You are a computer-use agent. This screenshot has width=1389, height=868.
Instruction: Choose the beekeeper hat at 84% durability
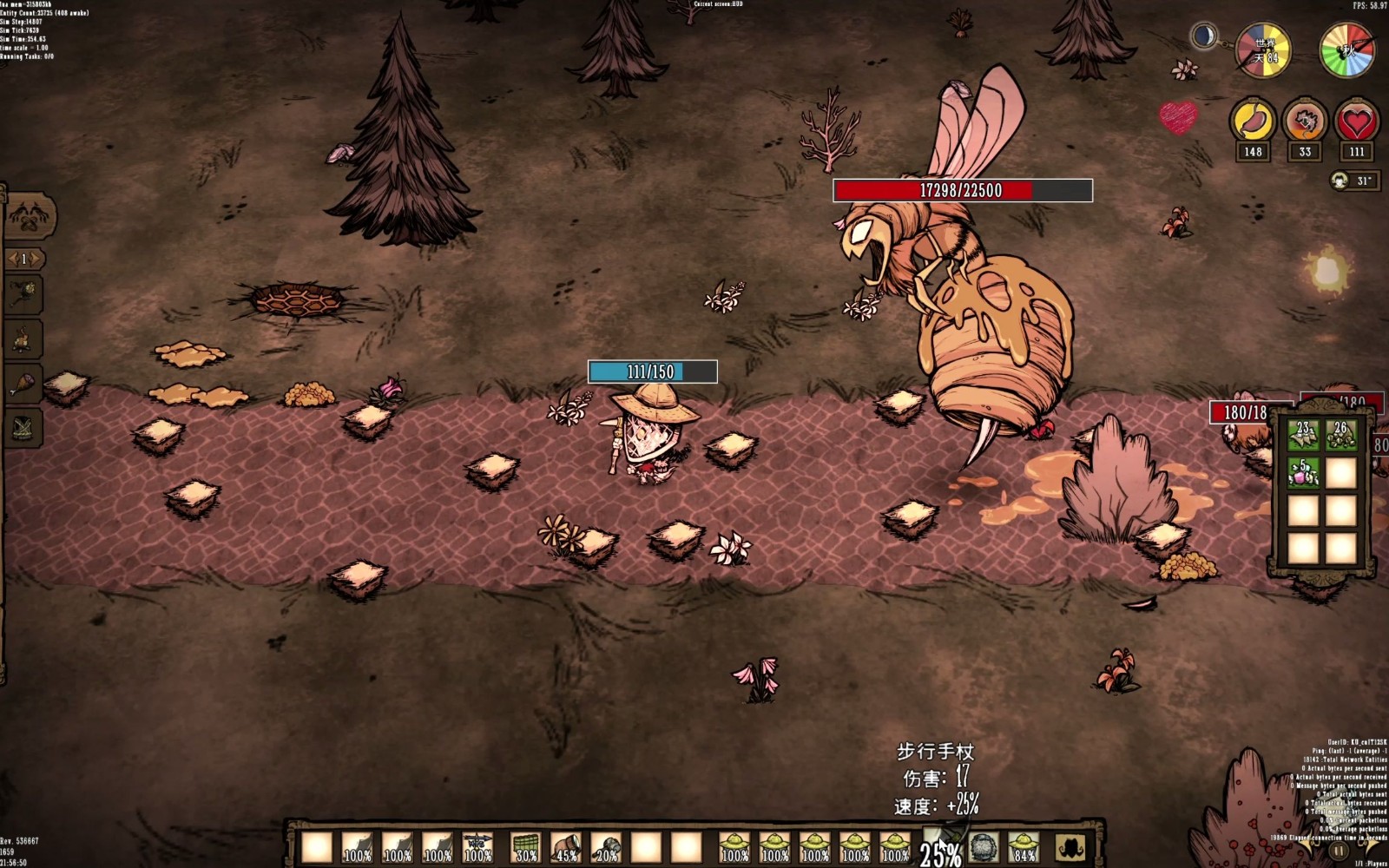(1024, 847)
